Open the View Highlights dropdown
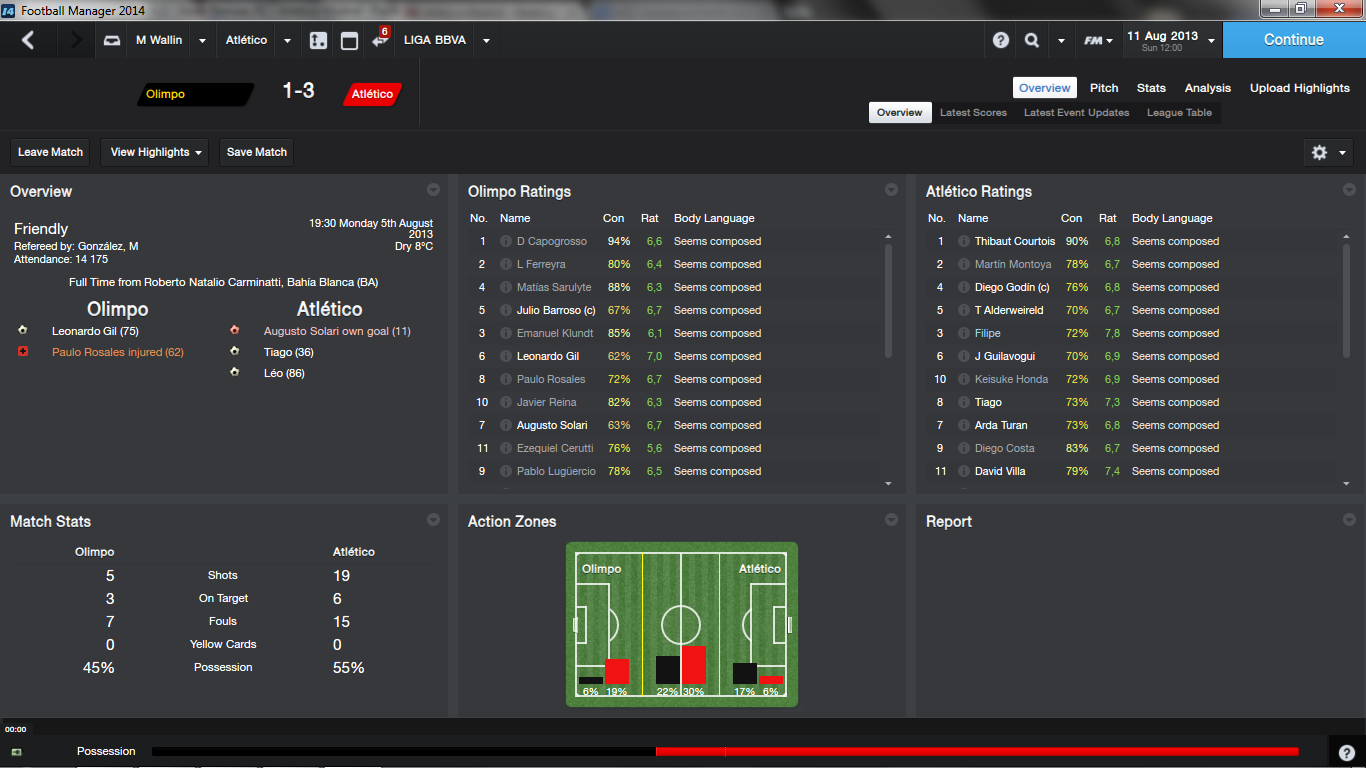 tap(156, 152)
